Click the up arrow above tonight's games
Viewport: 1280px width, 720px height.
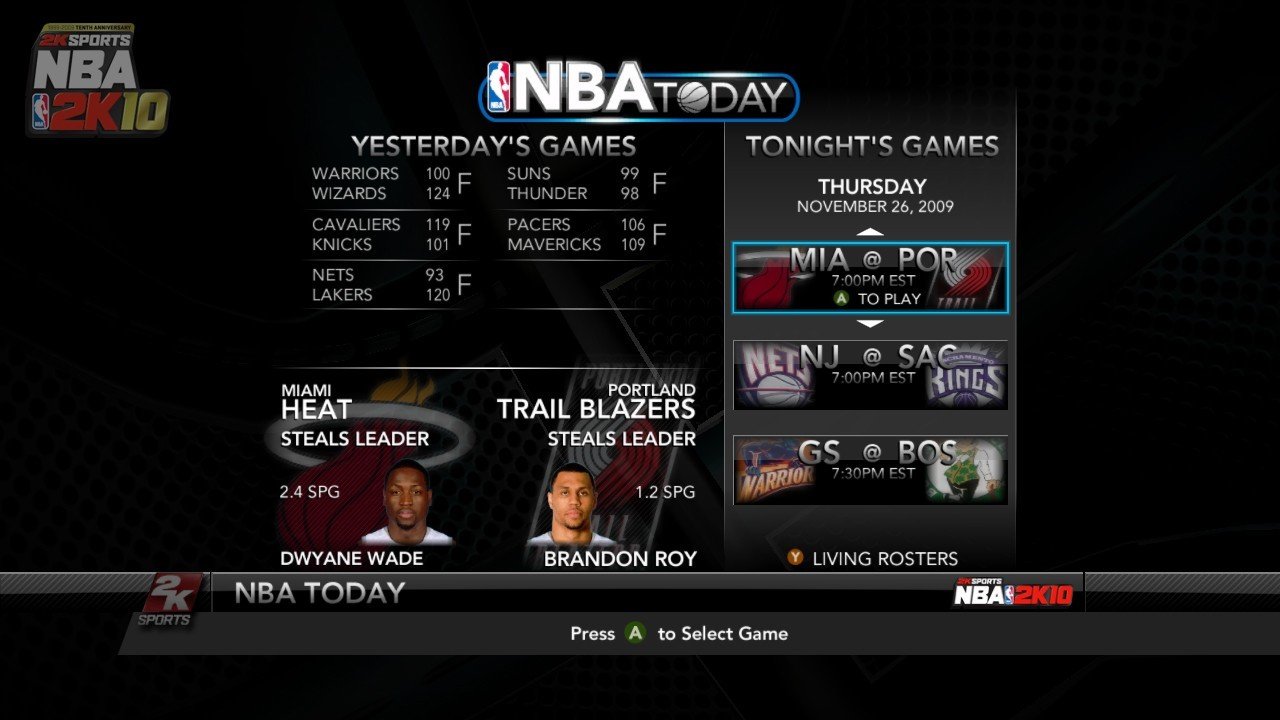click(x=869, y=230)
